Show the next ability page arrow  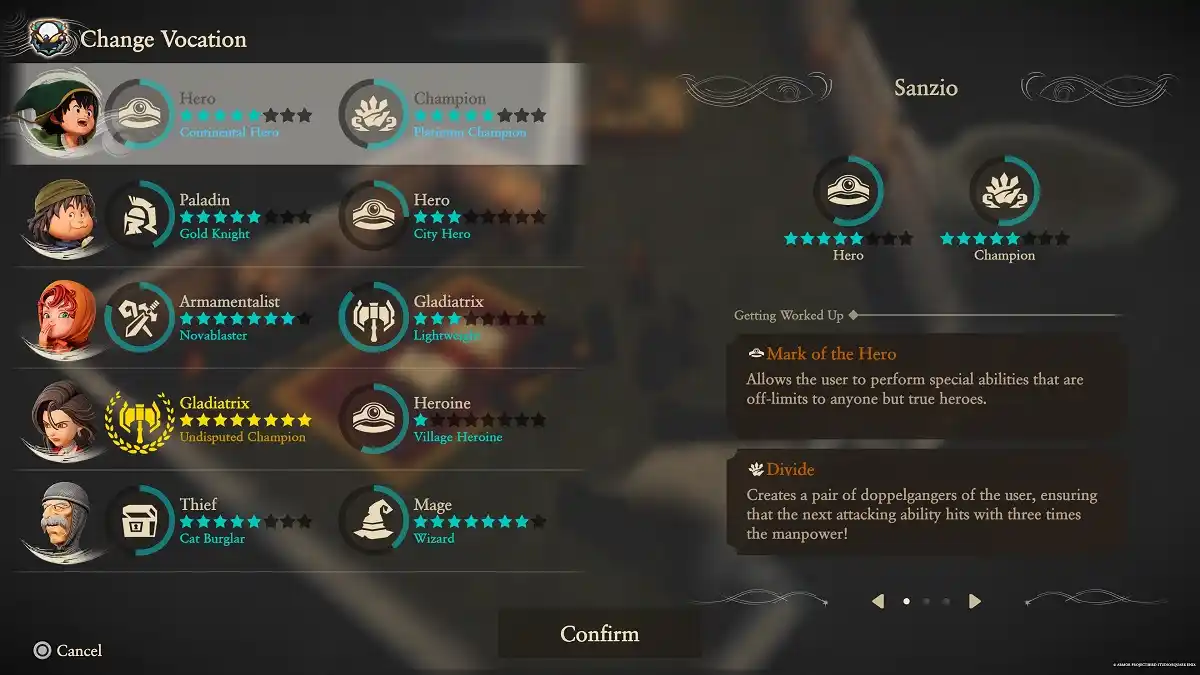975,601
